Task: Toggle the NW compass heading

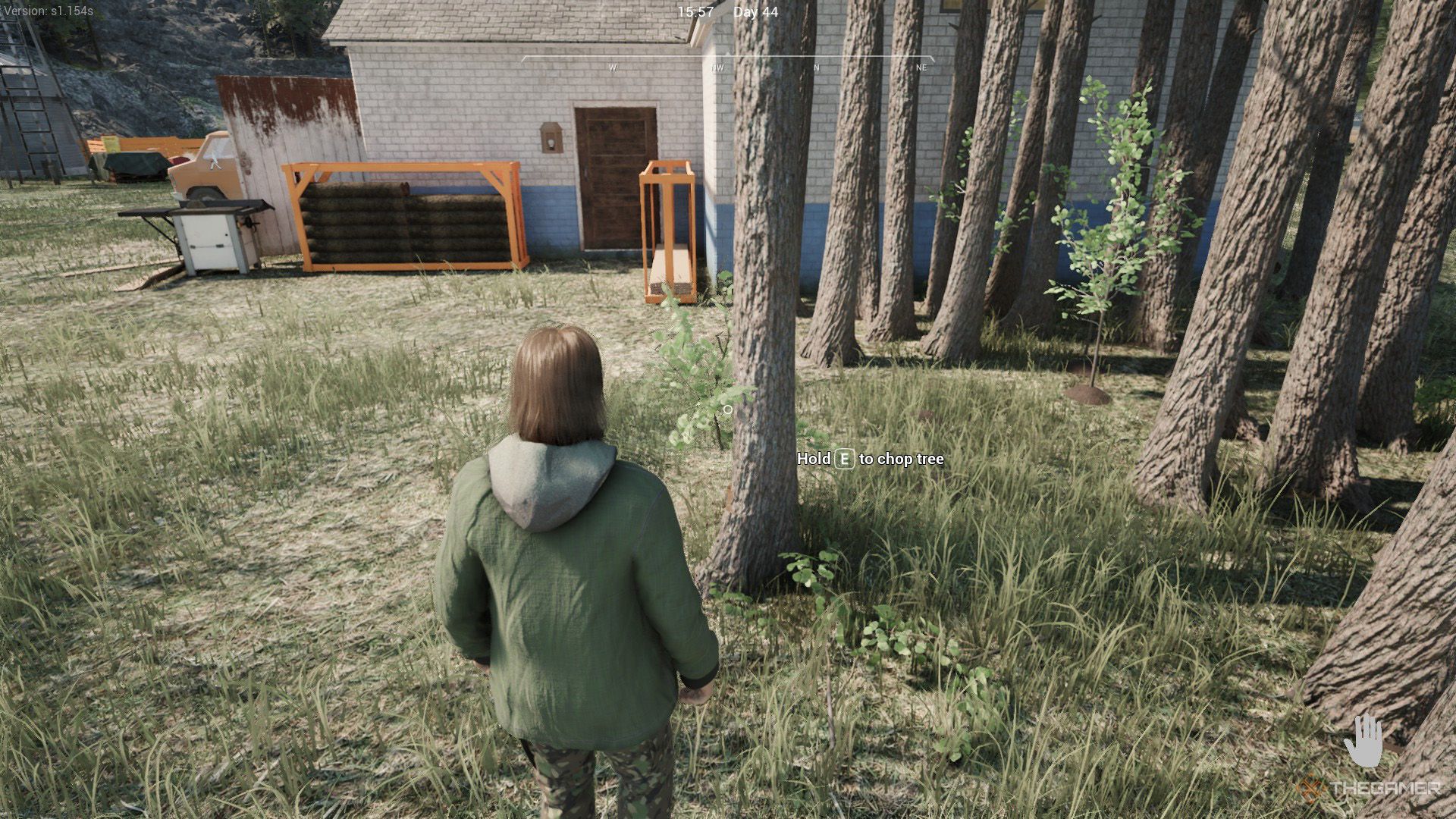Action: click(716, 67)
